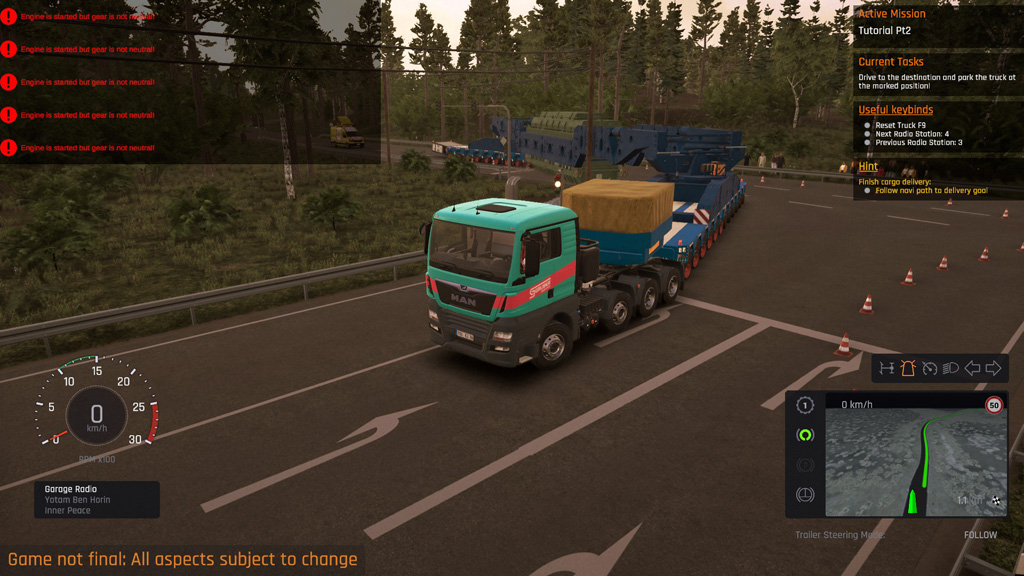Toggle the parking brake icon
The height and width of the screenshot is (576, 1024).
pyautogui.click(x=805, y=465)
